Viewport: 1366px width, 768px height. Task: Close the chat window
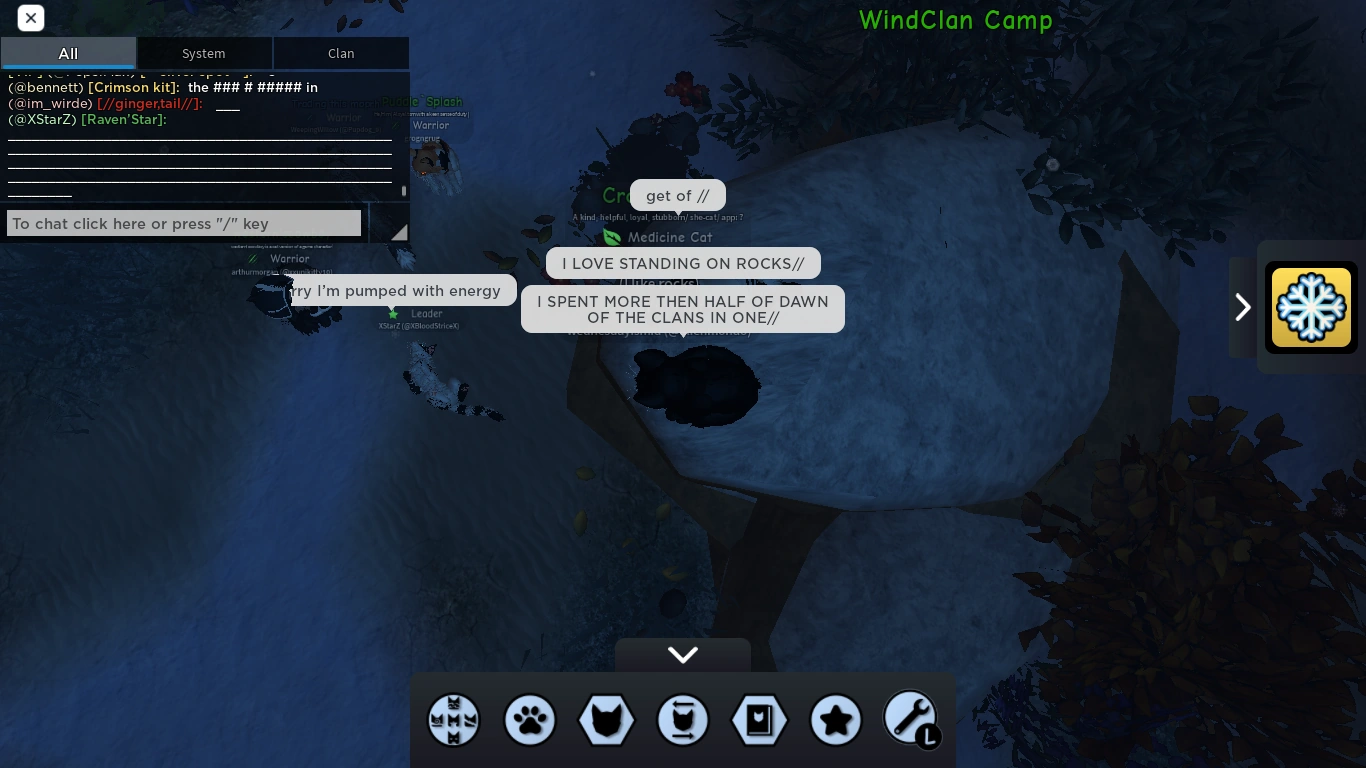(31, 18)
